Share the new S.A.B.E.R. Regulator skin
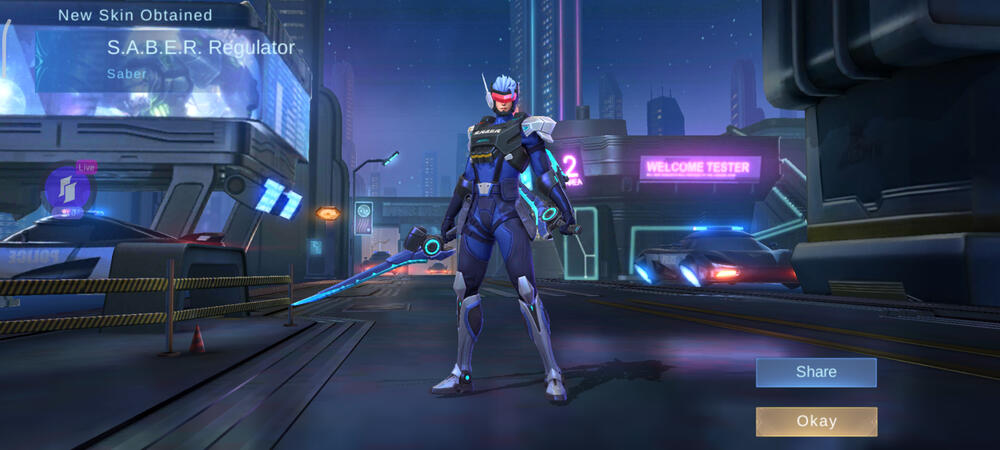1000x450 pixels. (816, 372)
